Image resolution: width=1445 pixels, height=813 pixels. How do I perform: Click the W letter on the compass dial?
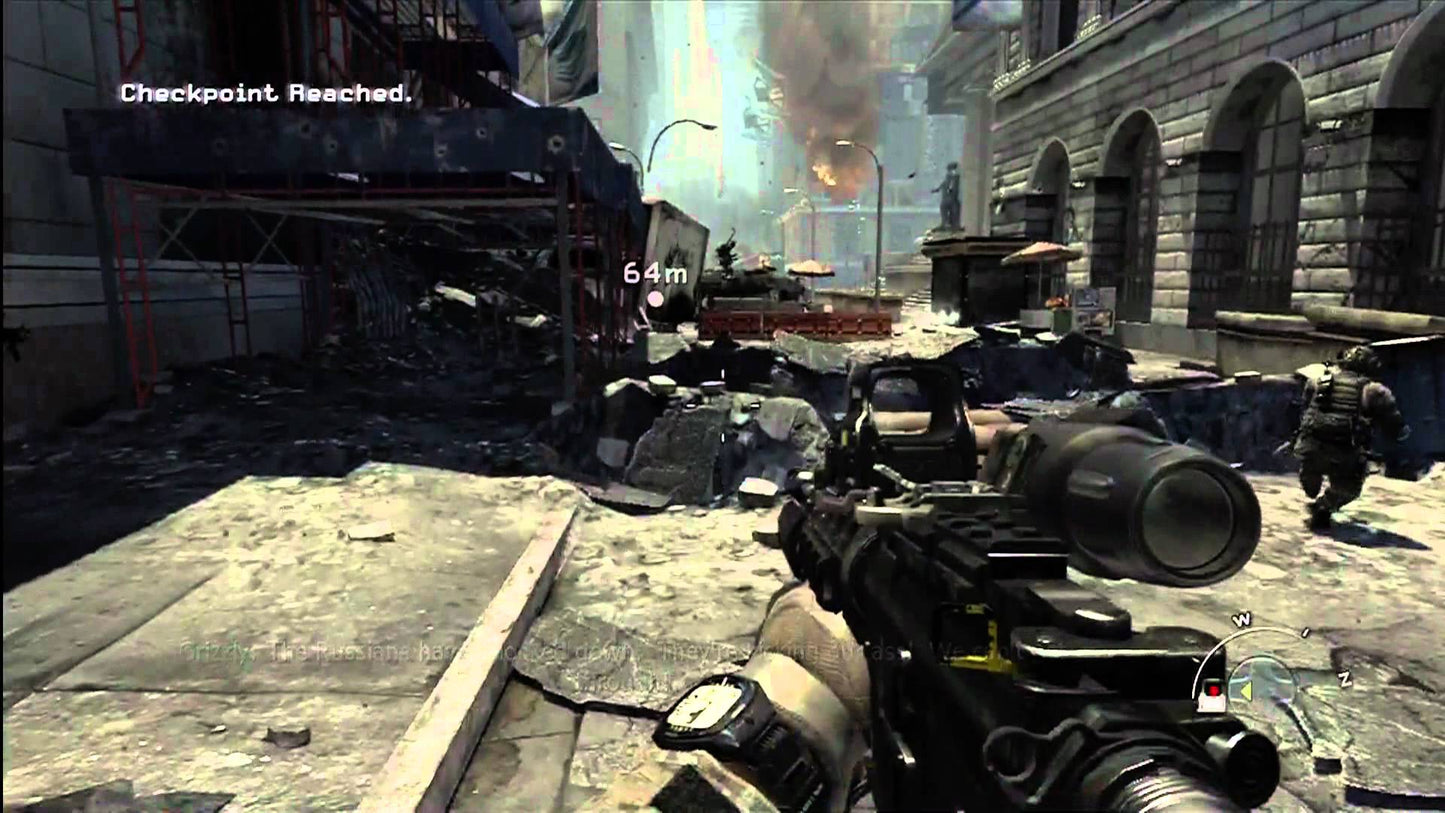1243,618
